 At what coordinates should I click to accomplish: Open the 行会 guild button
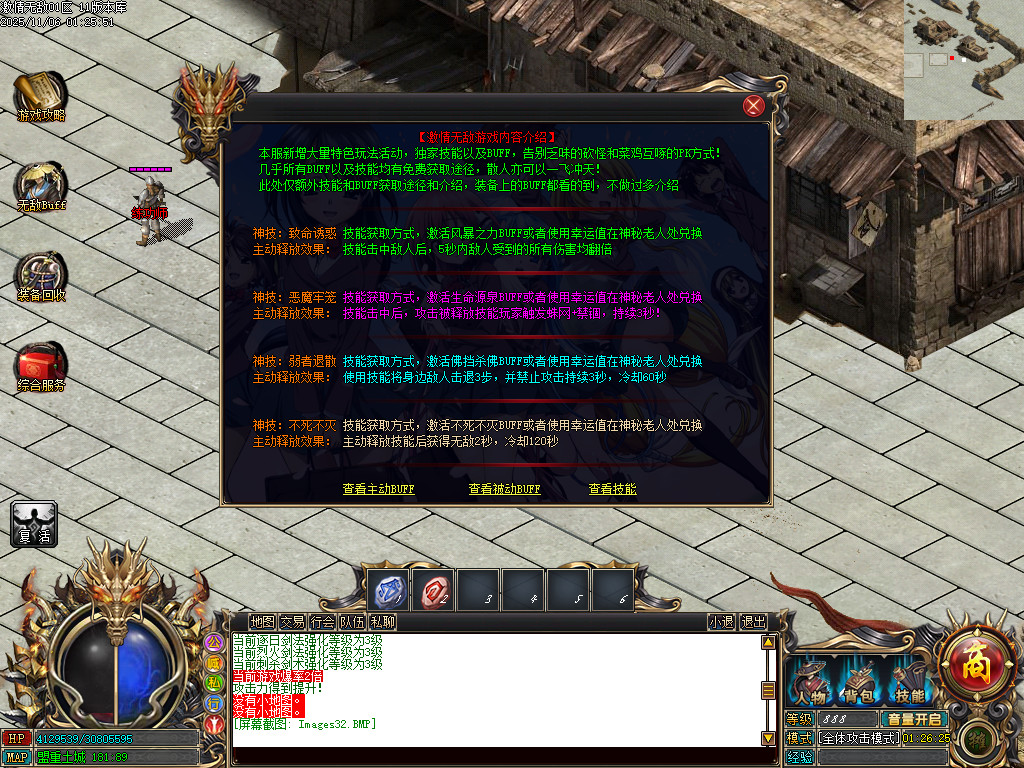coord(322,622)
